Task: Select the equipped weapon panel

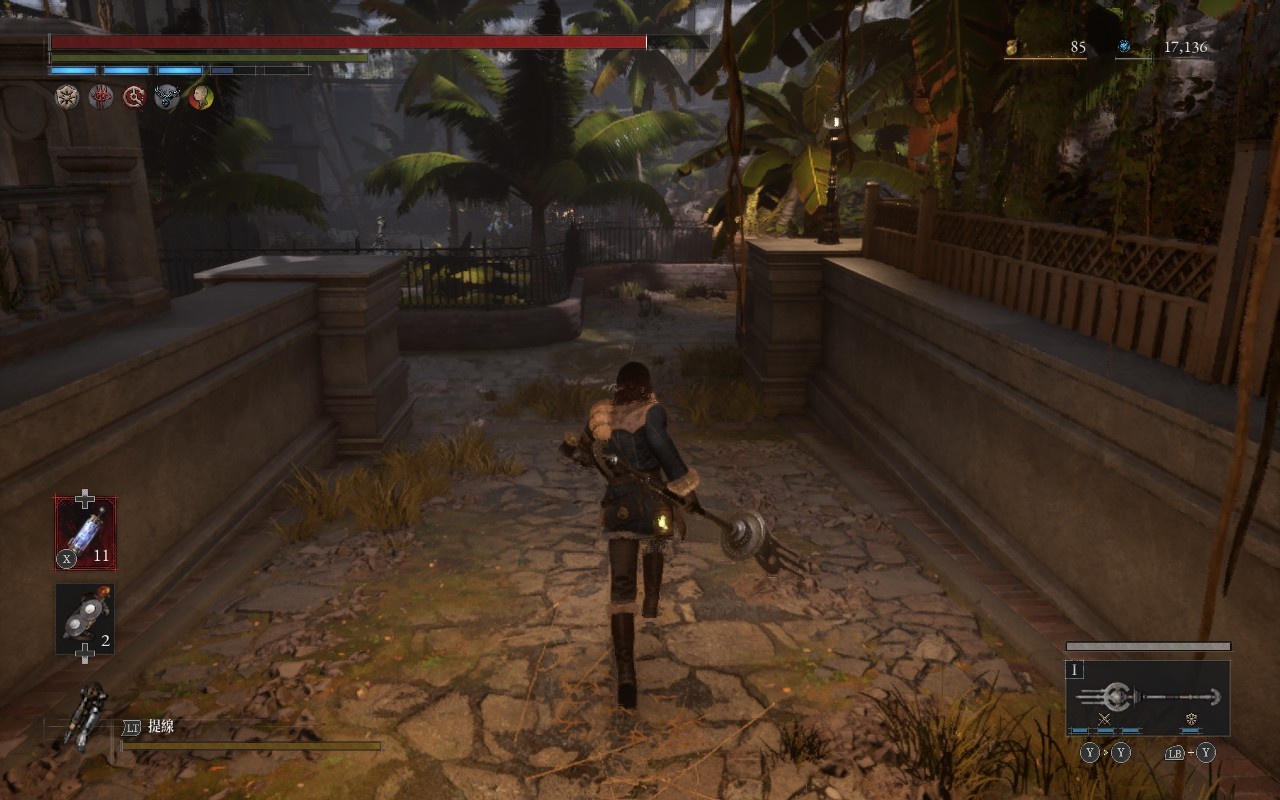Action: (1147, 697)
